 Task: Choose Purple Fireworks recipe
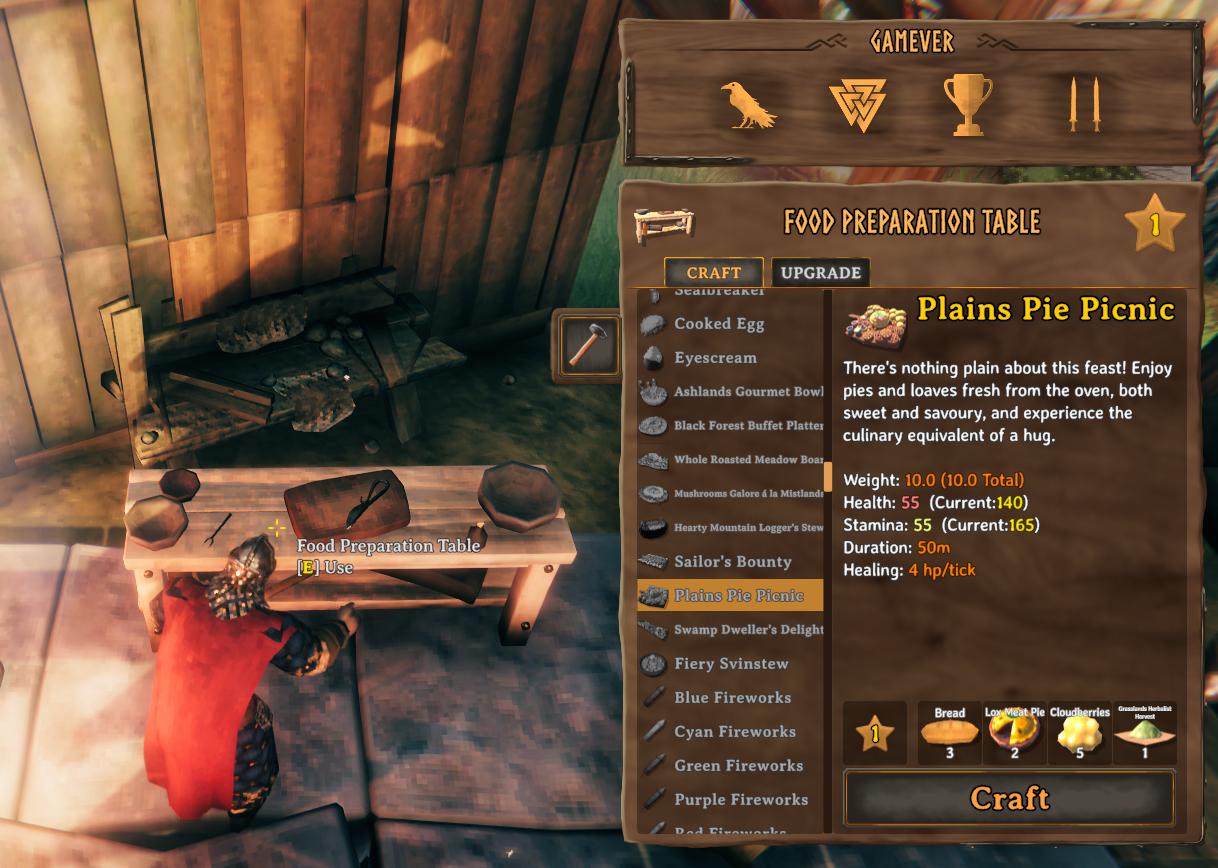coord(740,800)
